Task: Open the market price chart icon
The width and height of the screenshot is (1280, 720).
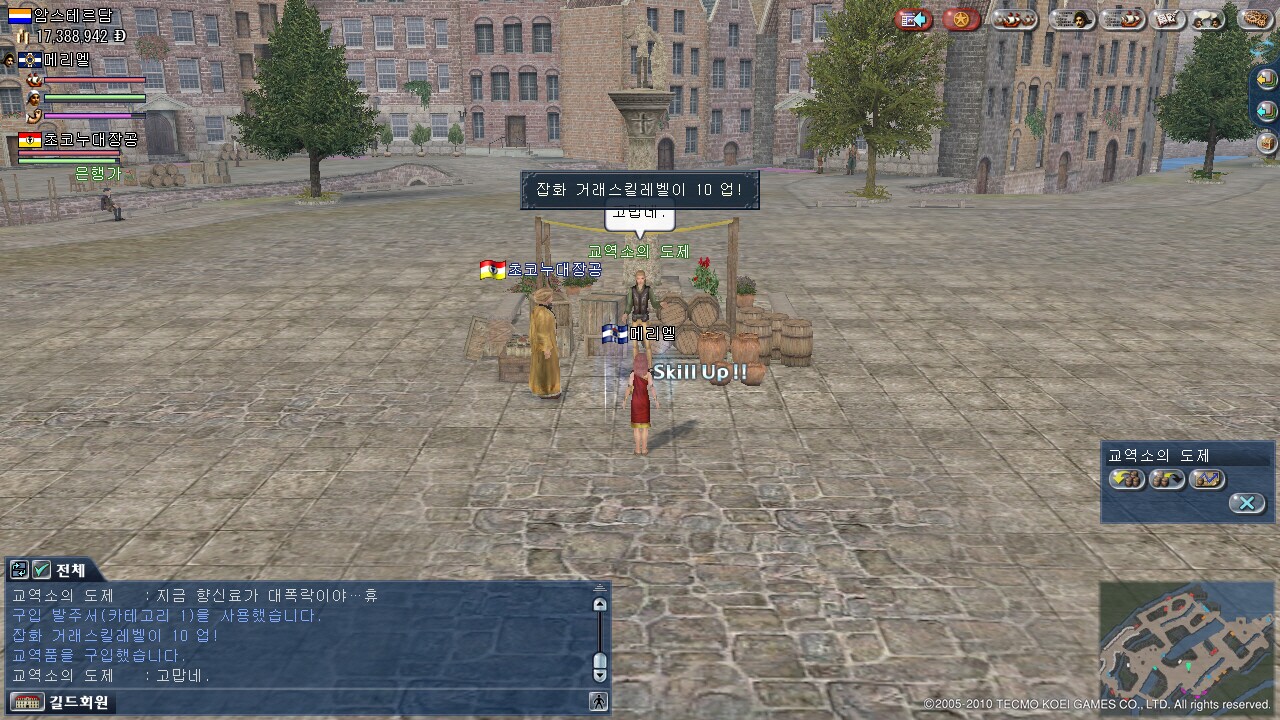Action: 1207,478
